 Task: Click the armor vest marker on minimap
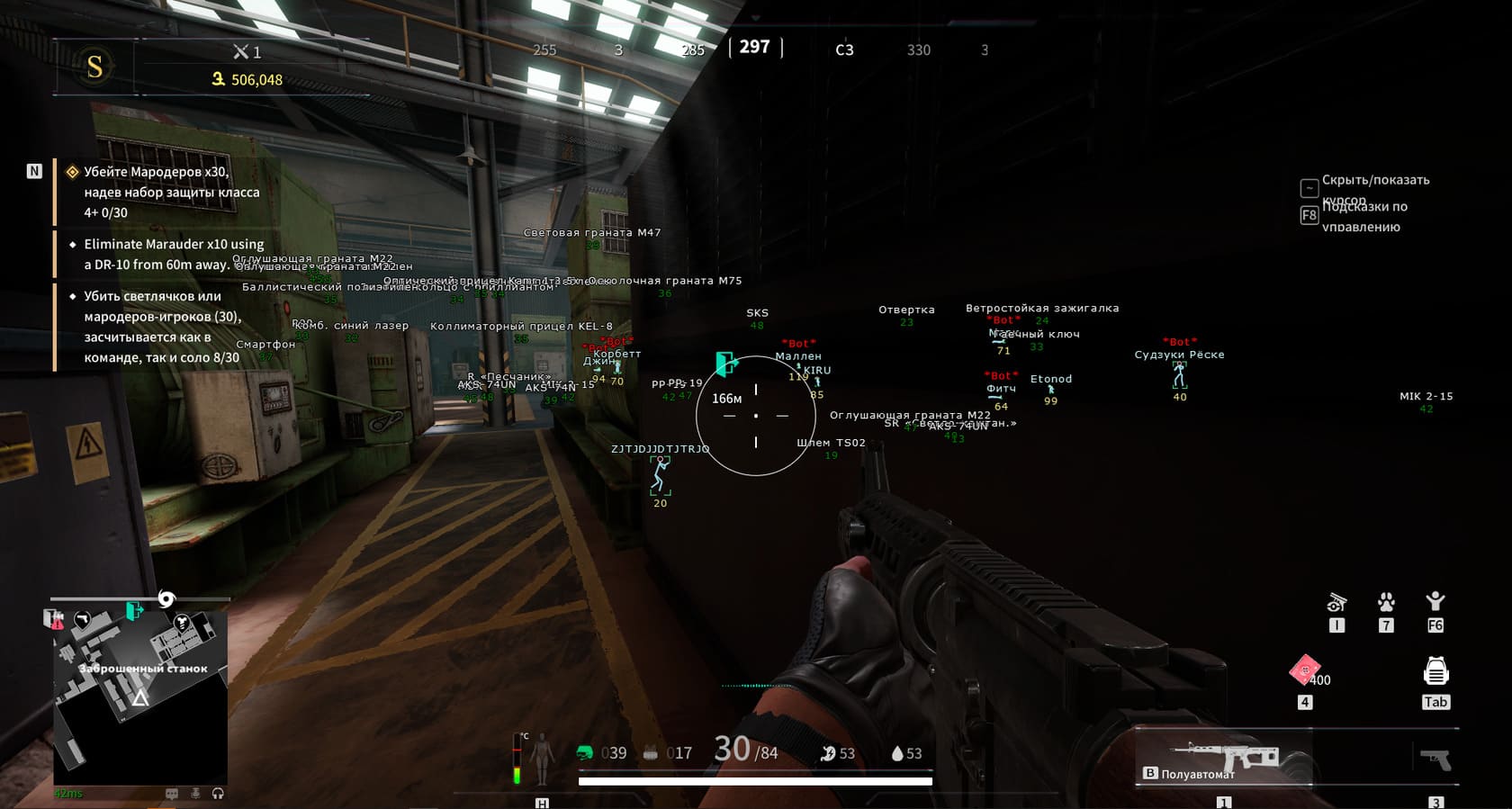(182, 623)
